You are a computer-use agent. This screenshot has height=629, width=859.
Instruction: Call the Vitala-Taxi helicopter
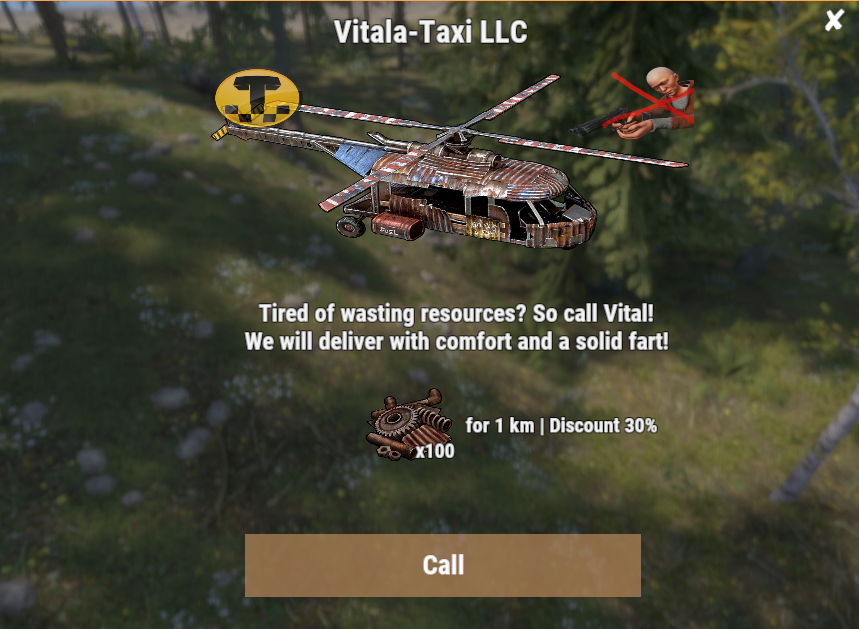(x=442, y=565)
